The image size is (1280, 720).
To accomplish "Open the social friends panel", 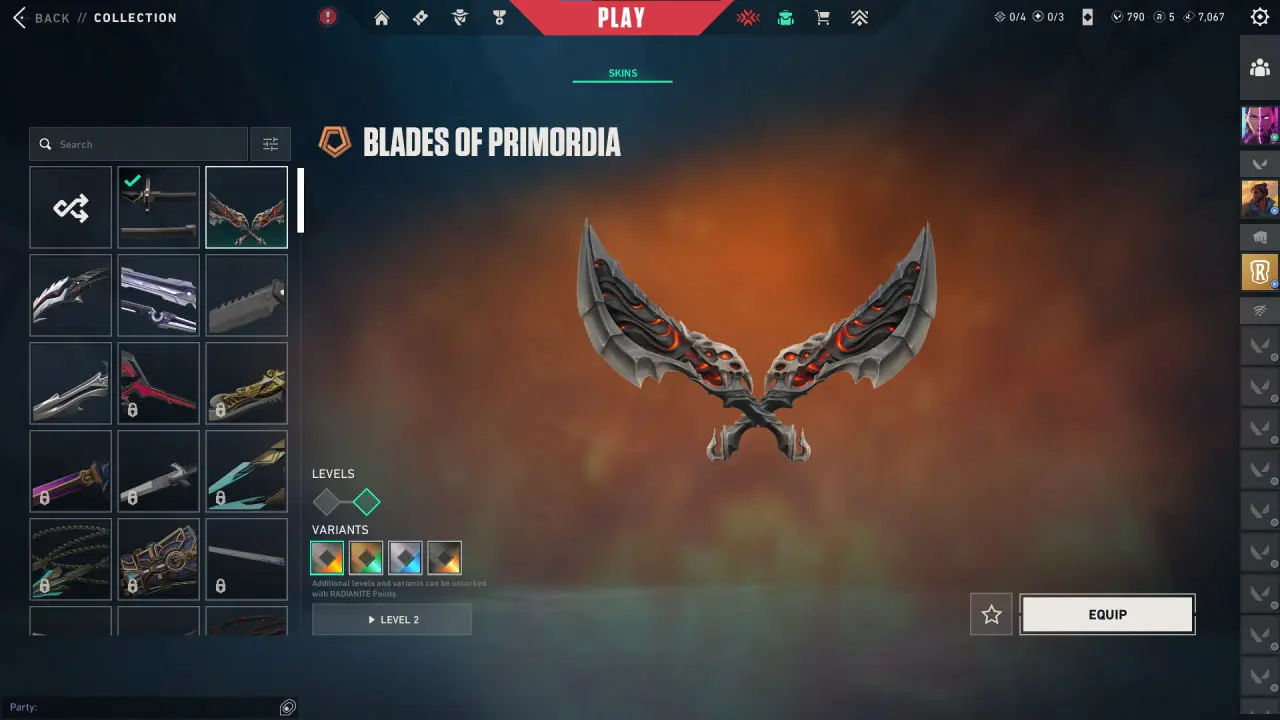I will coord(1259,68).
